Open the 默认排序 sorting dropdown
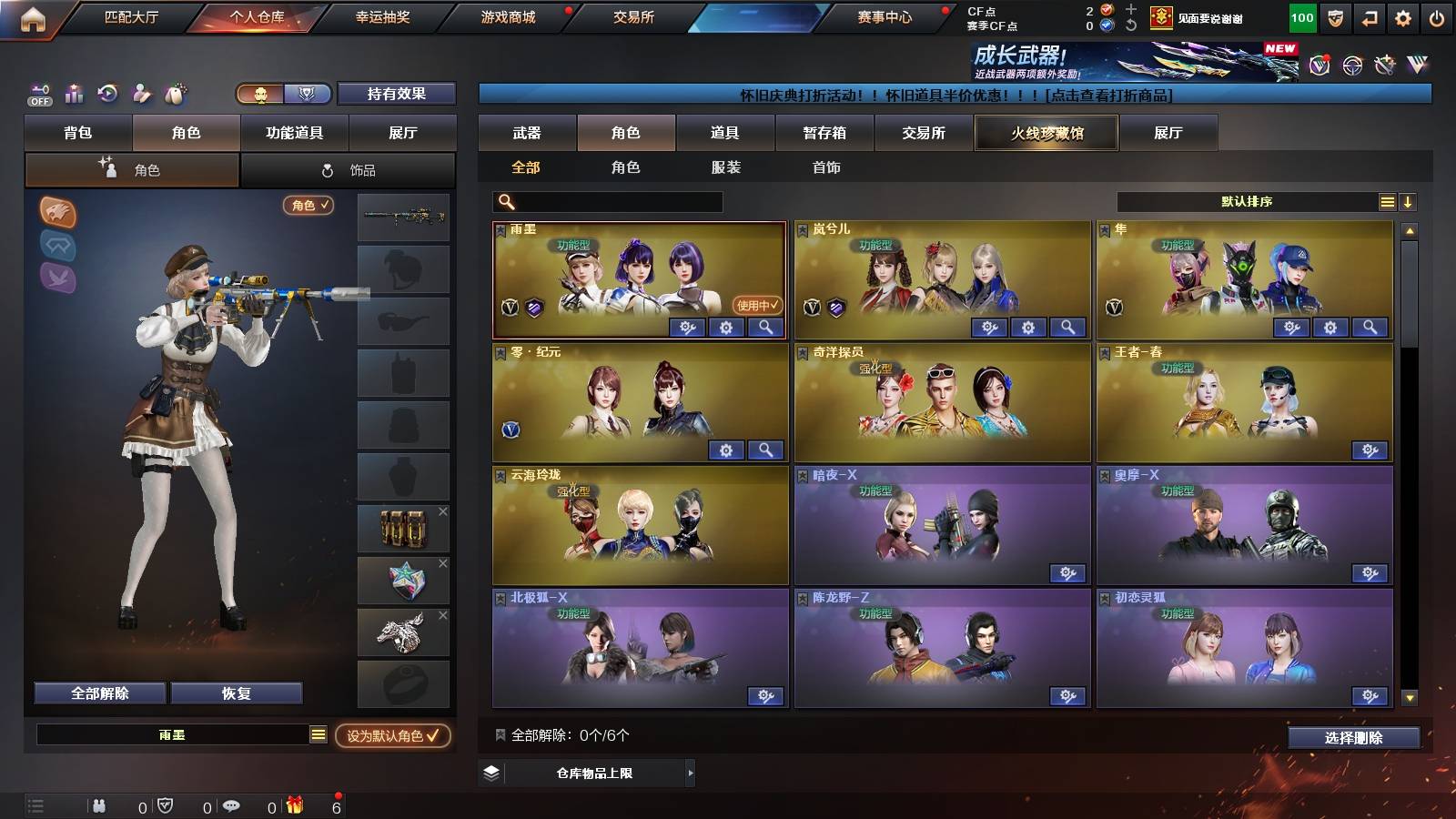The image size is (1456, 819). coord(1247,202)
